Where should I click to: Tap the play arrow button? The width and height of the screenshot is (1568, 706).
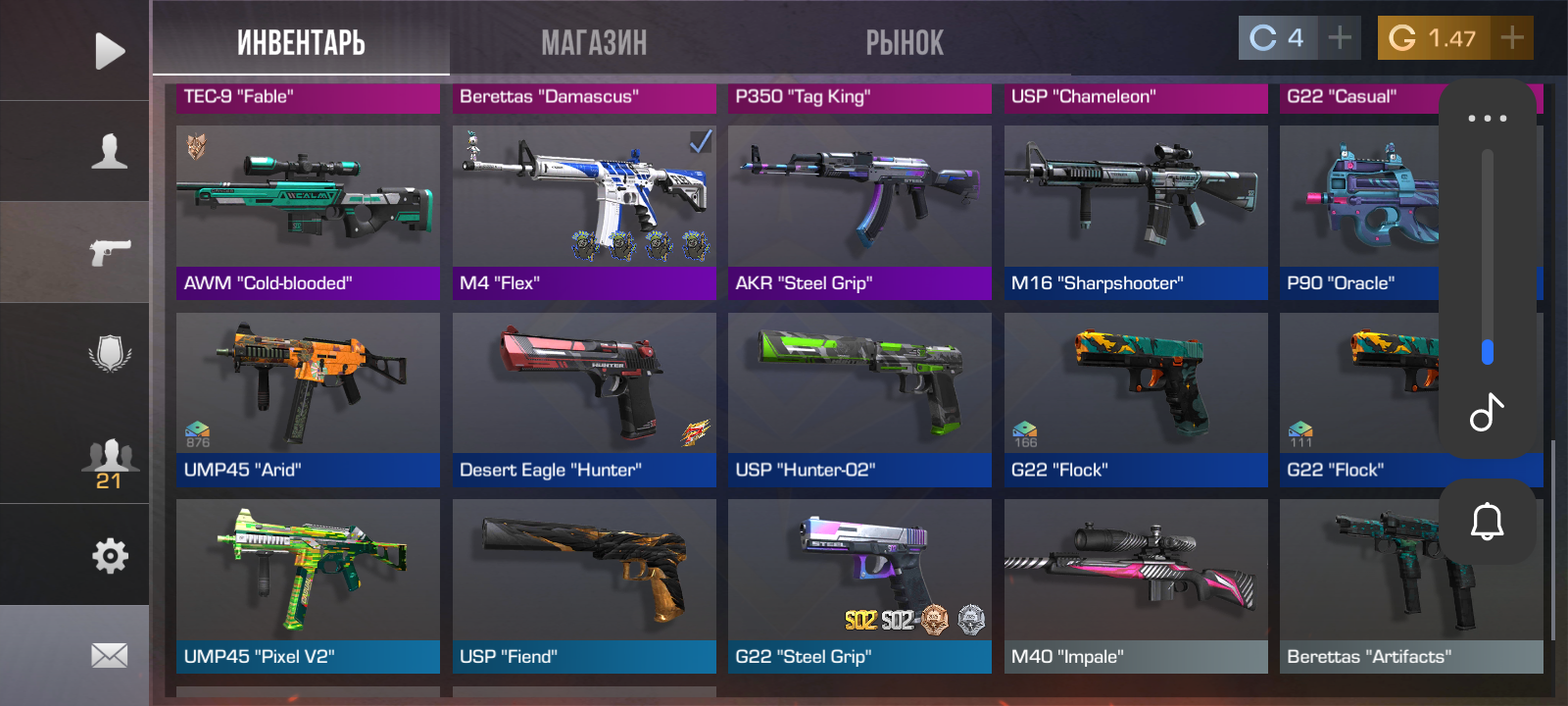(109, 51)
